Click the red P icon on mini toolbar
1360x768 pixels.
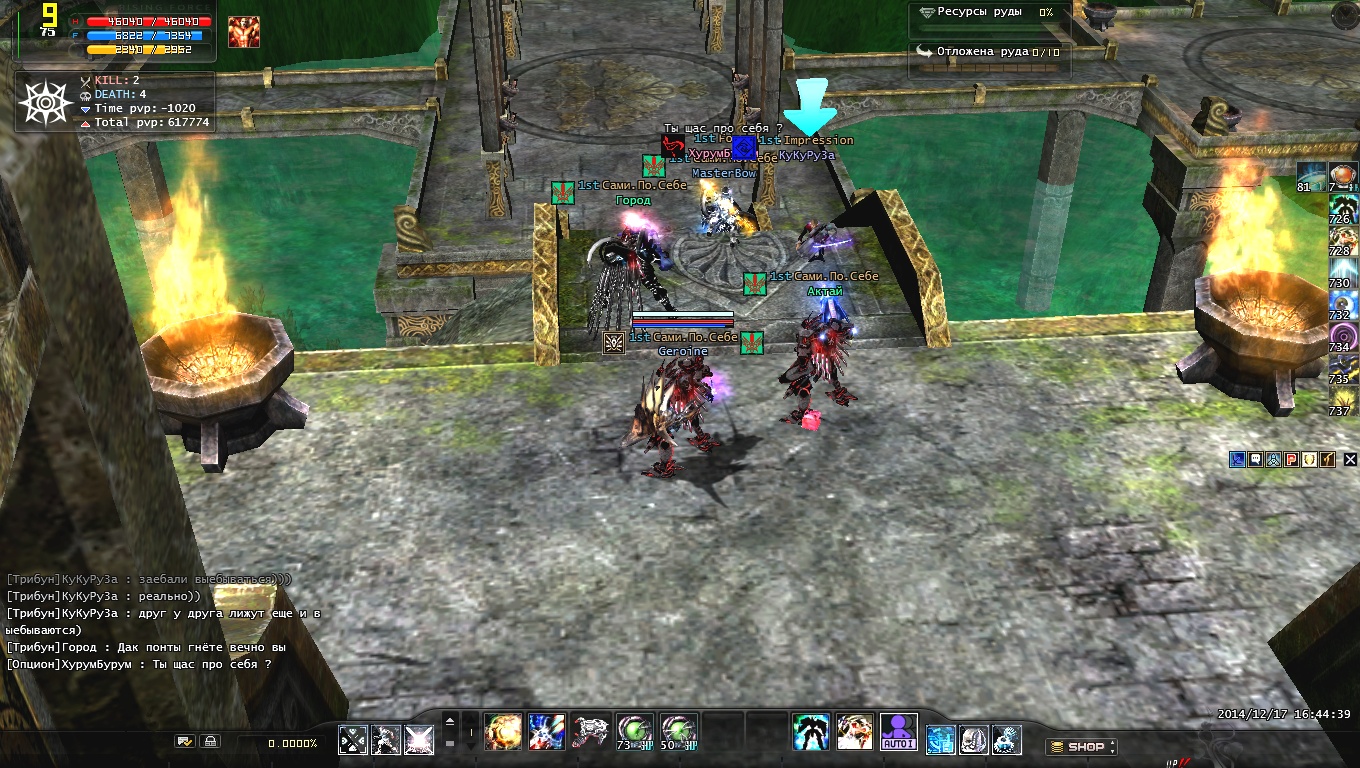pos(1291,459)
